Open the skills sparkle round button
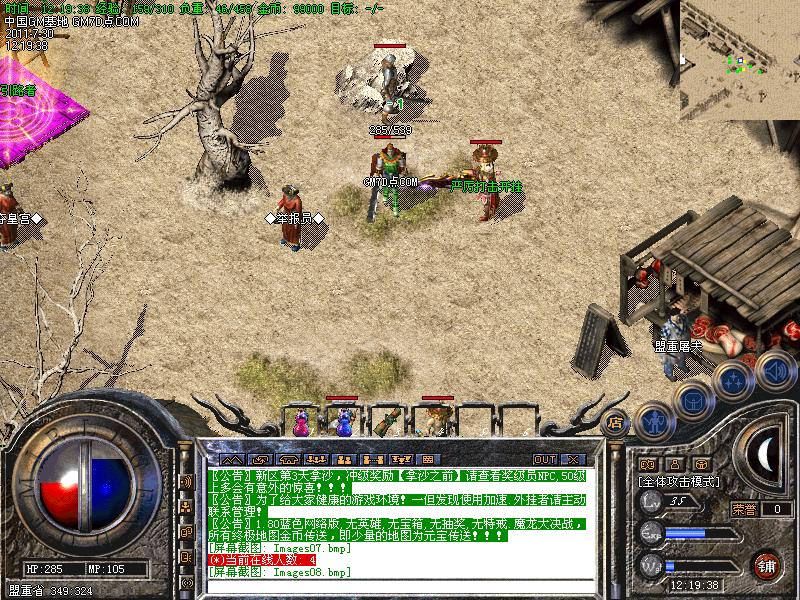This screenshot has height=600, width=800. 735,379
